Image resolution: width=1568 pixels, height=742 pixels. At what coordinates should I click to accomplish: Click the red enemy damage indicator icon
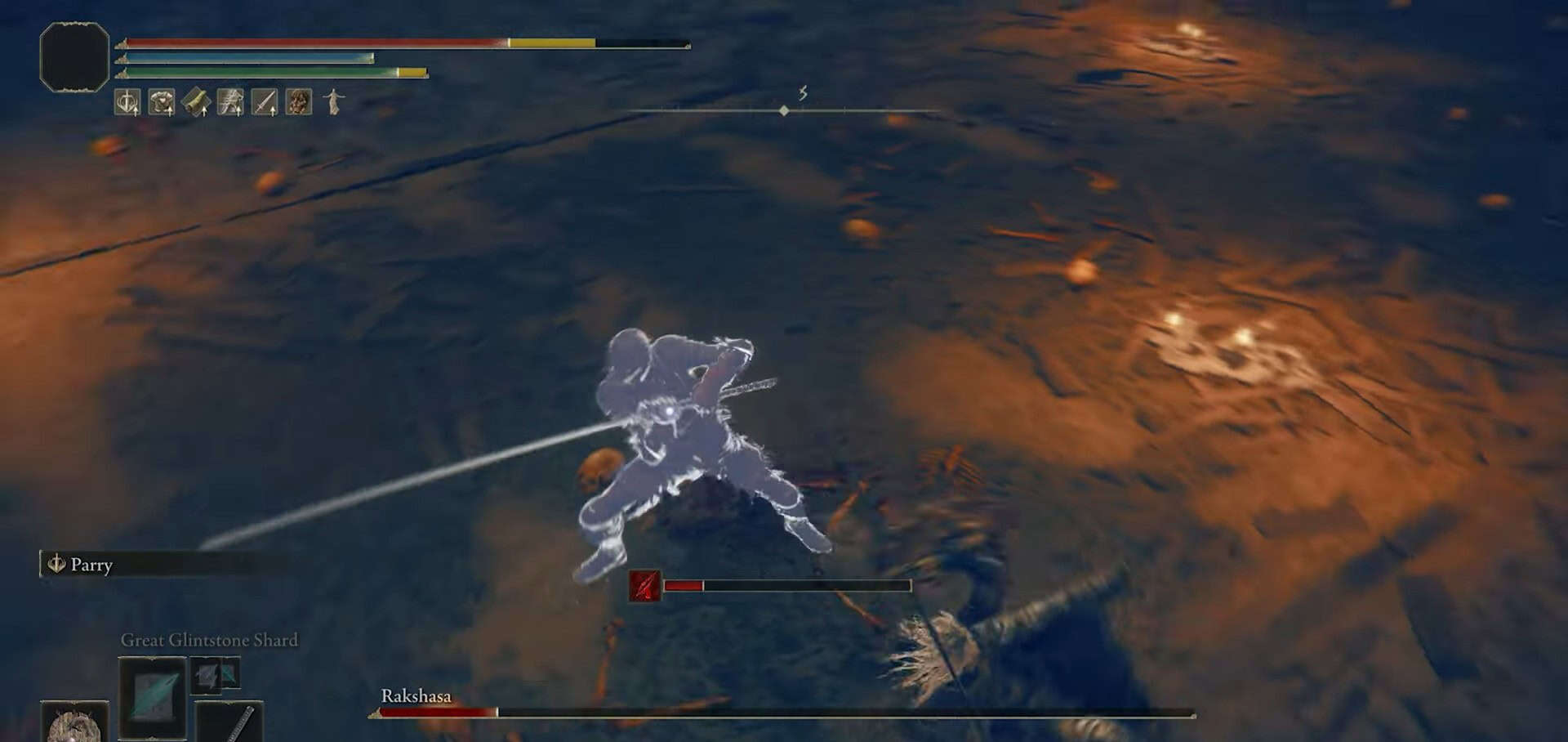pos(644,585)
